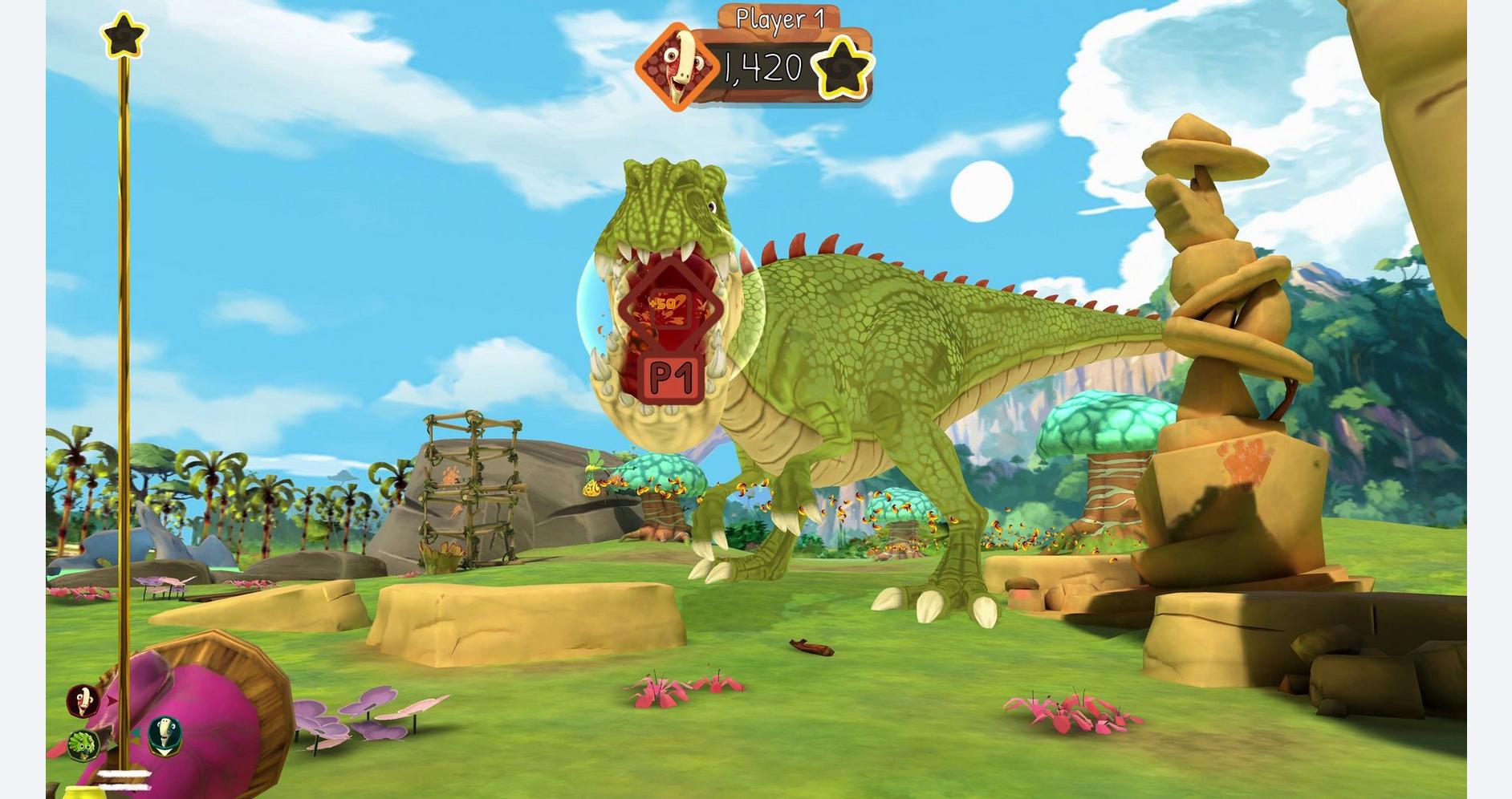Select the P1 player marker
1512x799 pixels.
[x=672, y=376]
